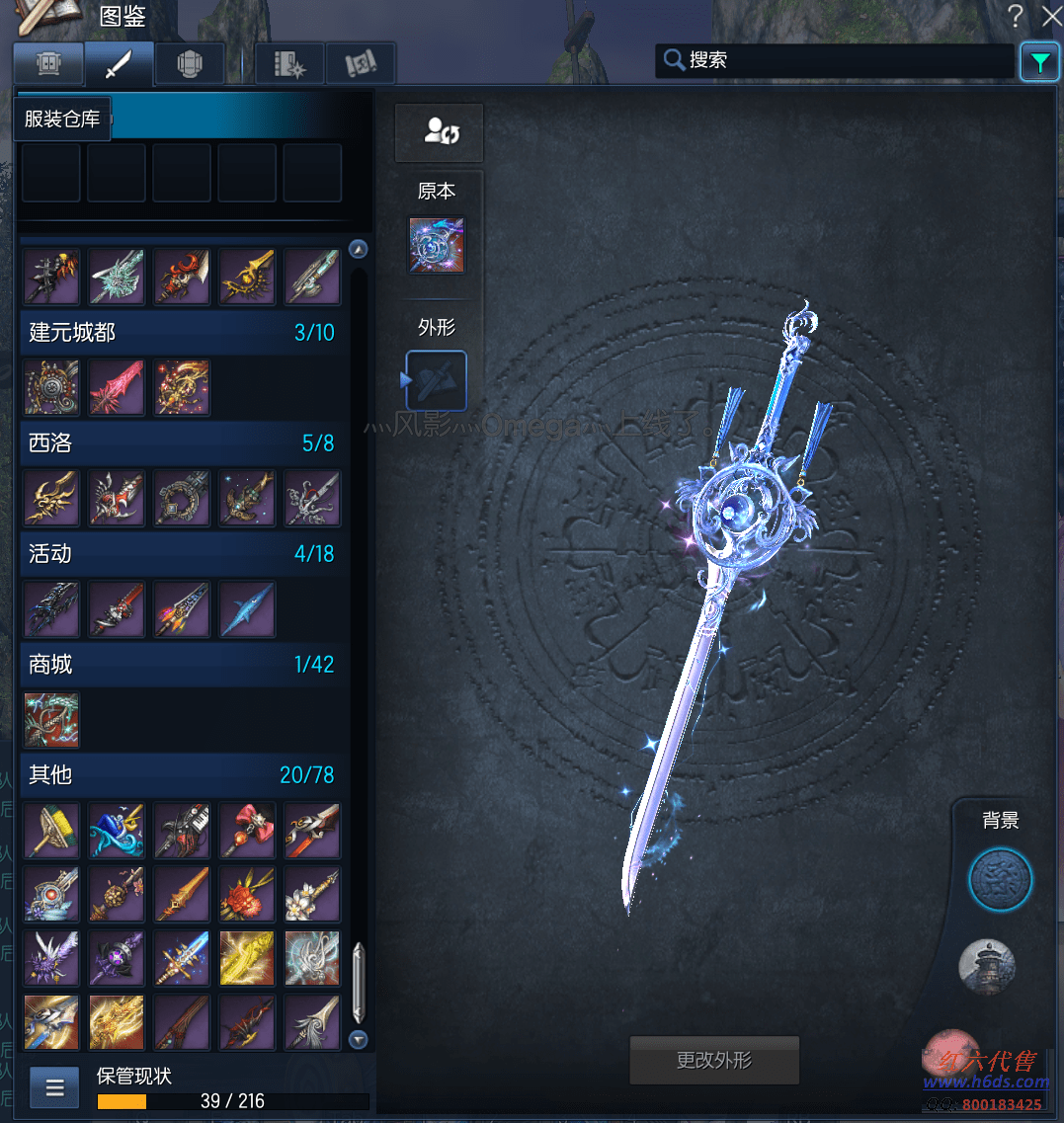
Task: Click the 搜索 search field
Action: 835,60
